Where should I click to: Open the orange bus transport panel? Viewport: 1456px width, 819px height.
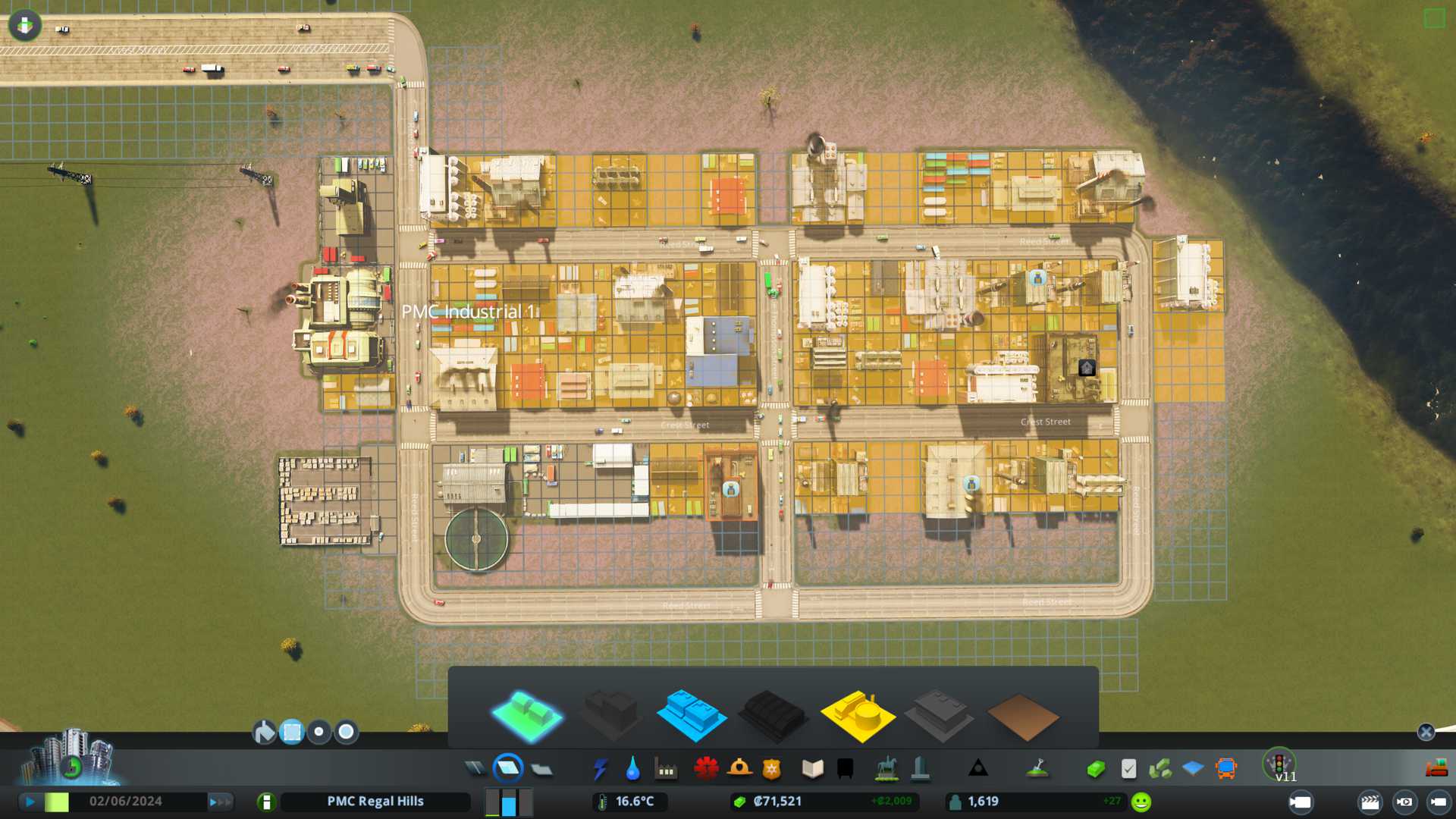pyautogui.click(x=1225, y=769)
